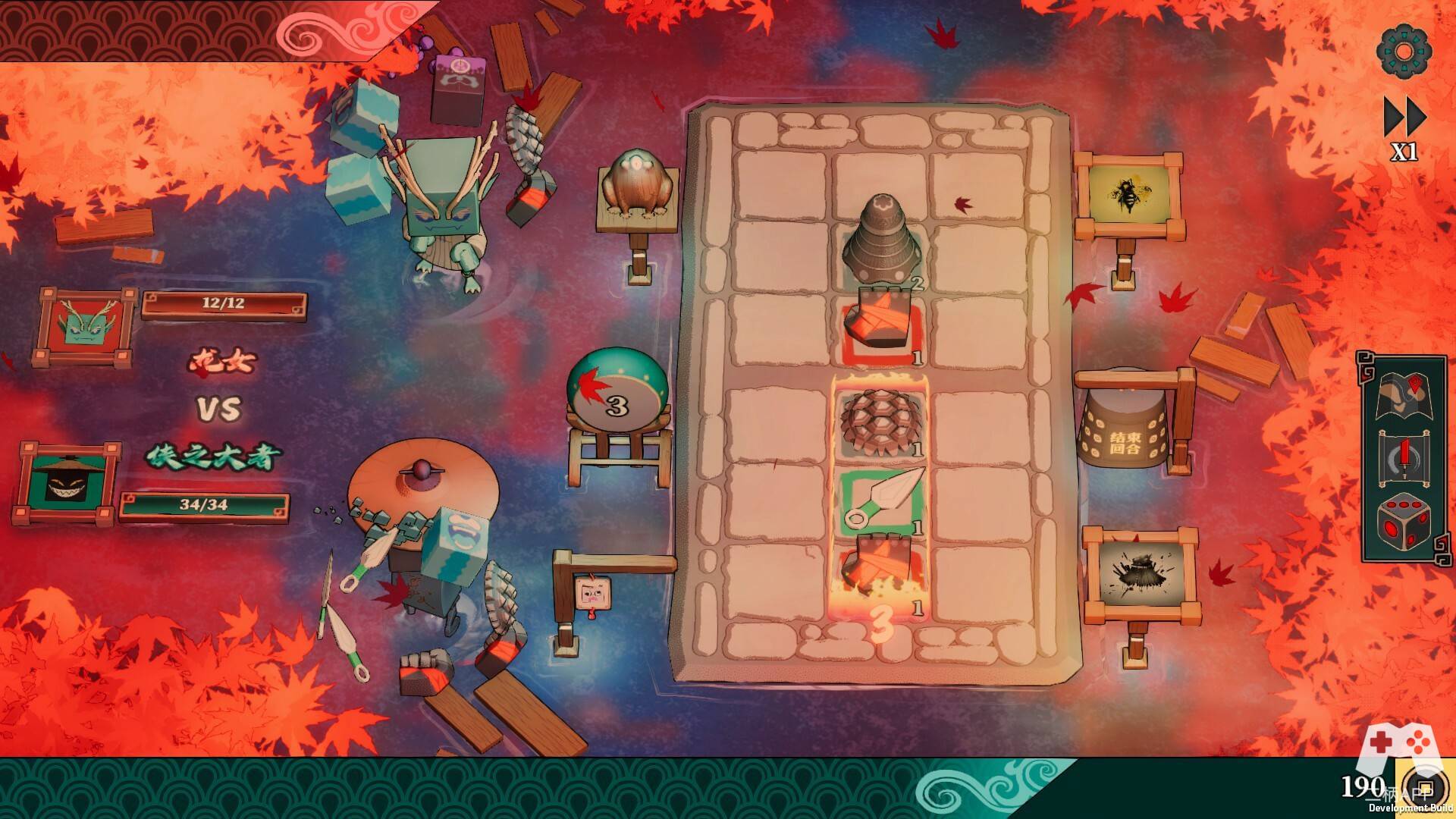This screenshot has height=819, width=1456.
Task: Click the straw-hat hero portrait
Action: pyautogui.click(x=67, y=483)
